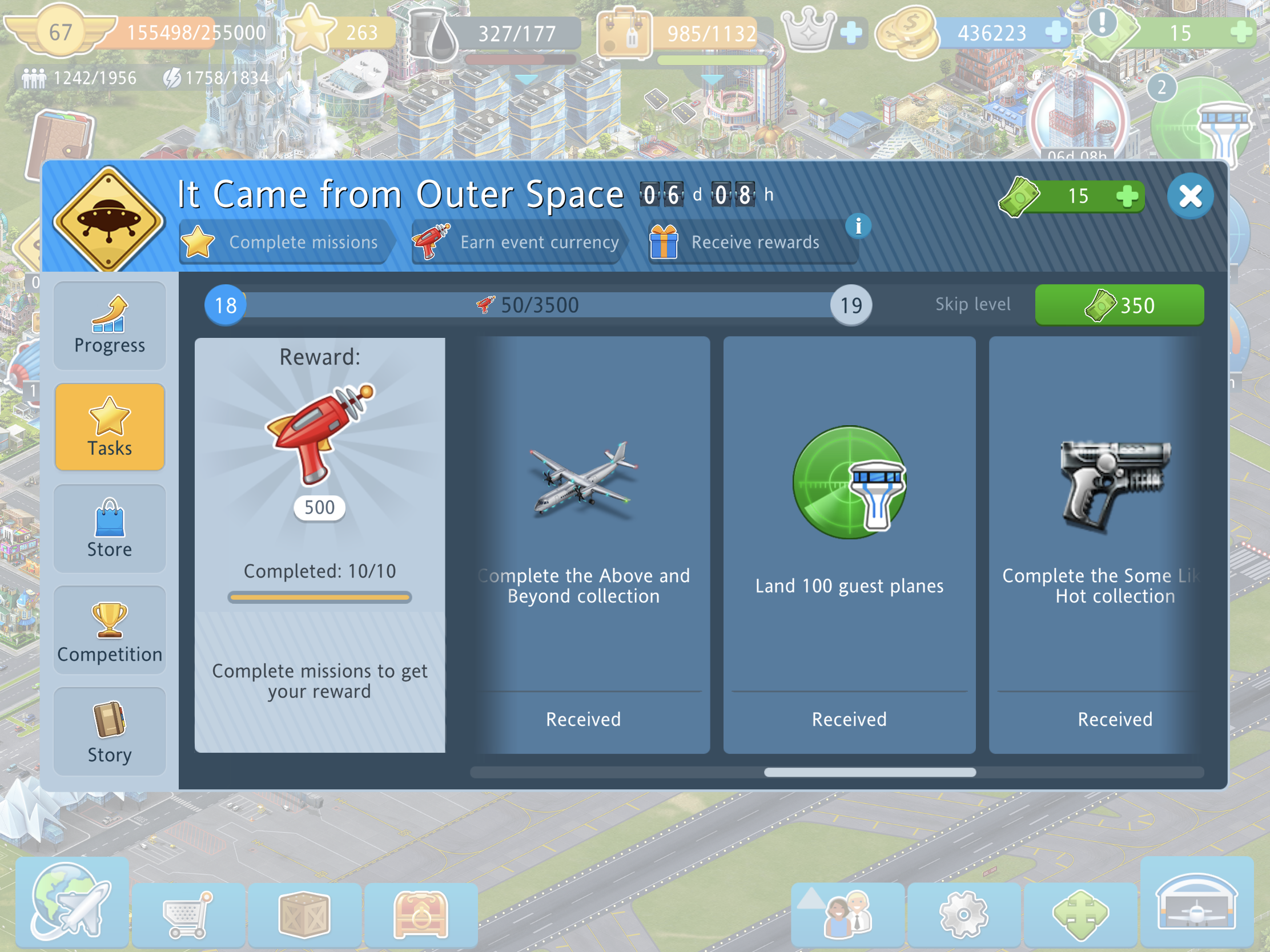Open the hangar button in the bottom bar
The height and width of the screenshot is (952, 1270).
(1196, 902)
